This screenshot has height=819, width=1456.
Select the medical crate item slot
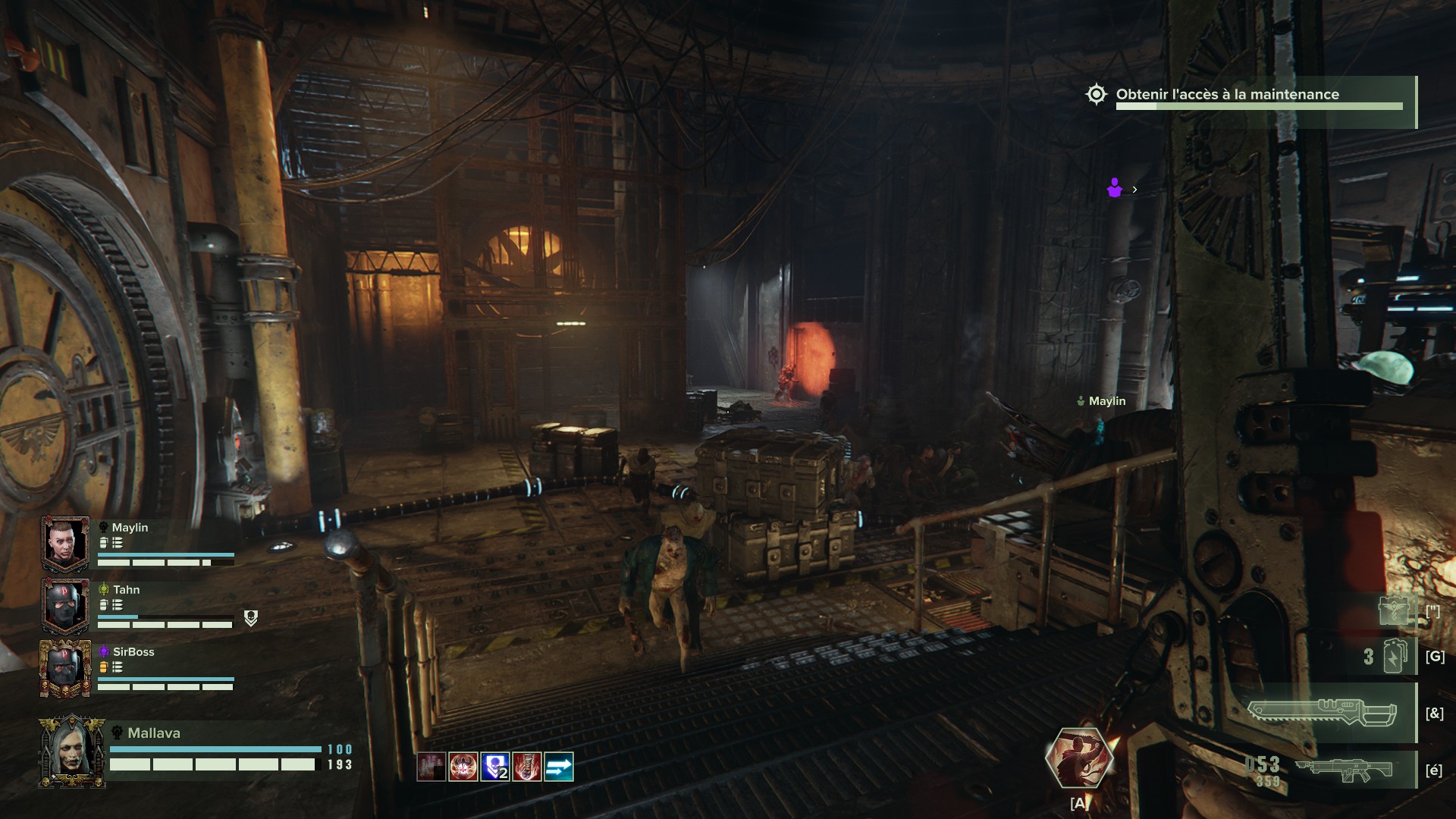(1394, 610)
